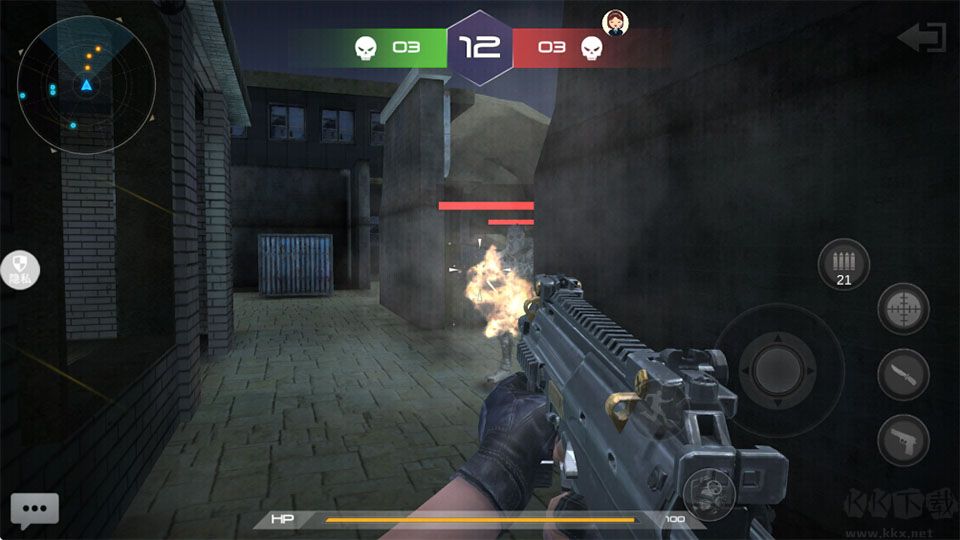960x540 pixels.
Task: Switch to the knife weapon
Action: click(x=903, y=375)
